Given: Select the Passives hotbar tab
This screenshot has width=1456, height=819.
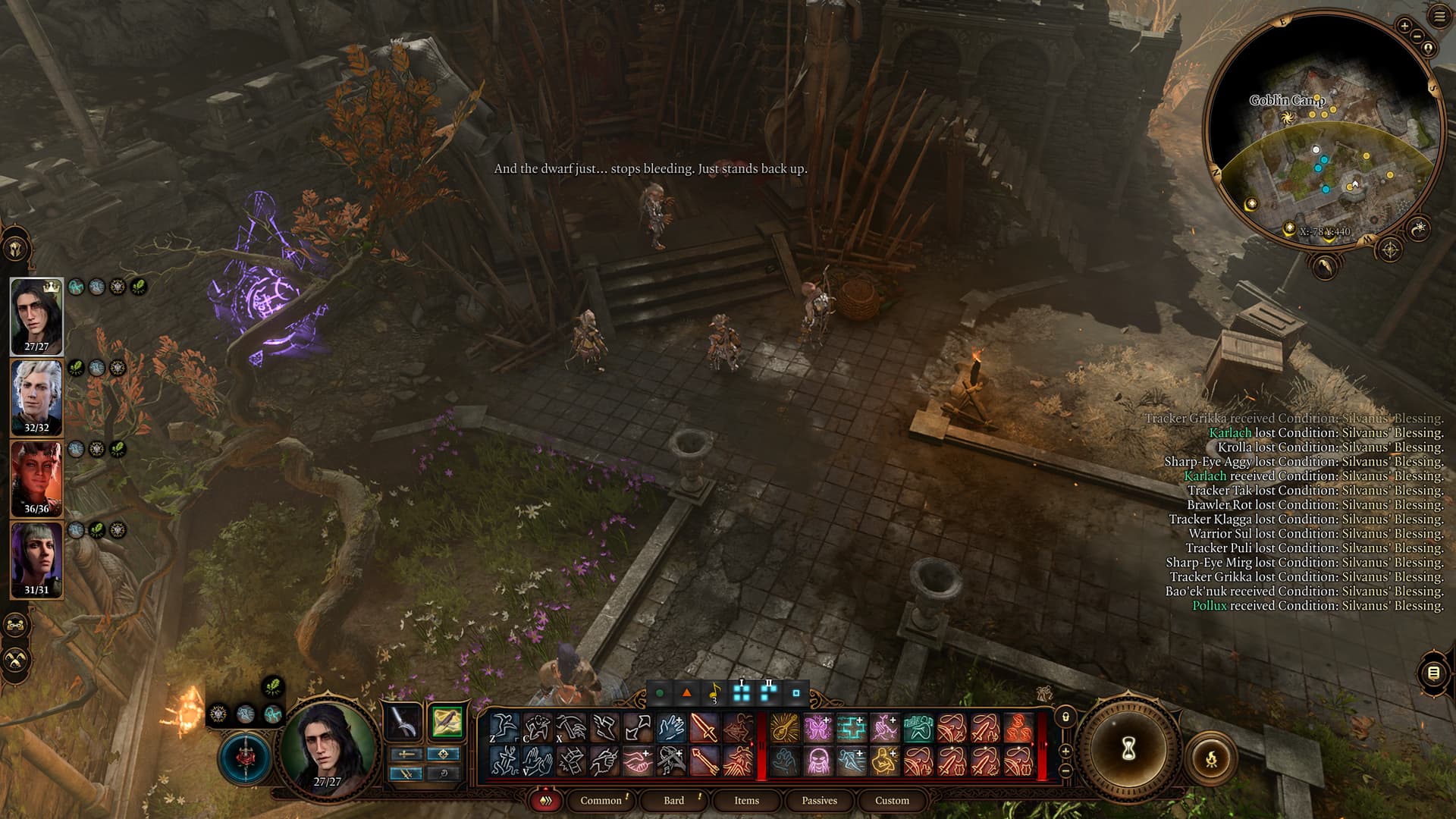Looking at the screenshot, I should (819, 800).
